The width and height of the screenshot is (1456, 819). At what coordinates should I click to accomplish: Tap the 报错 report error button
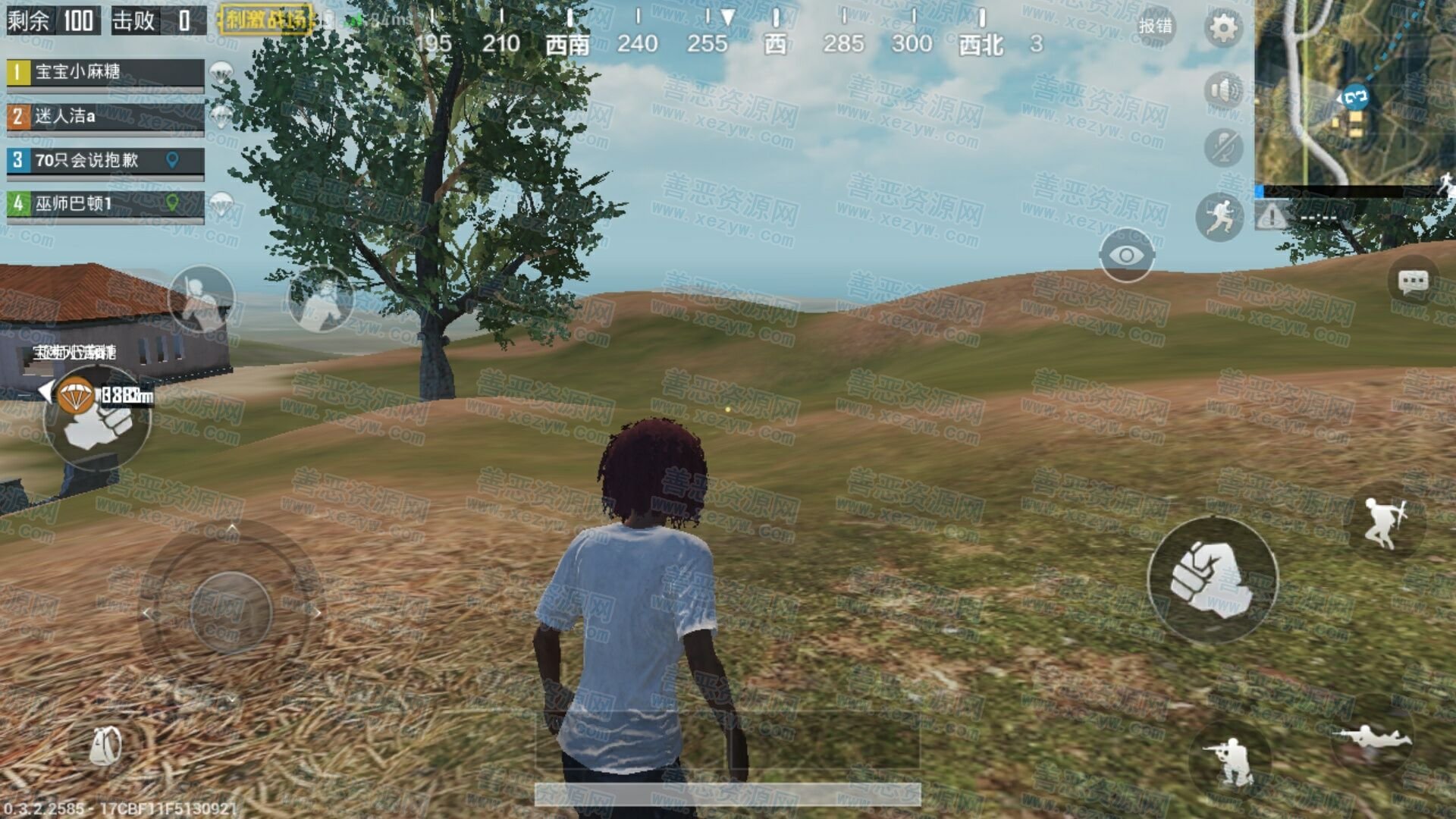click(x=1155, y=26)
